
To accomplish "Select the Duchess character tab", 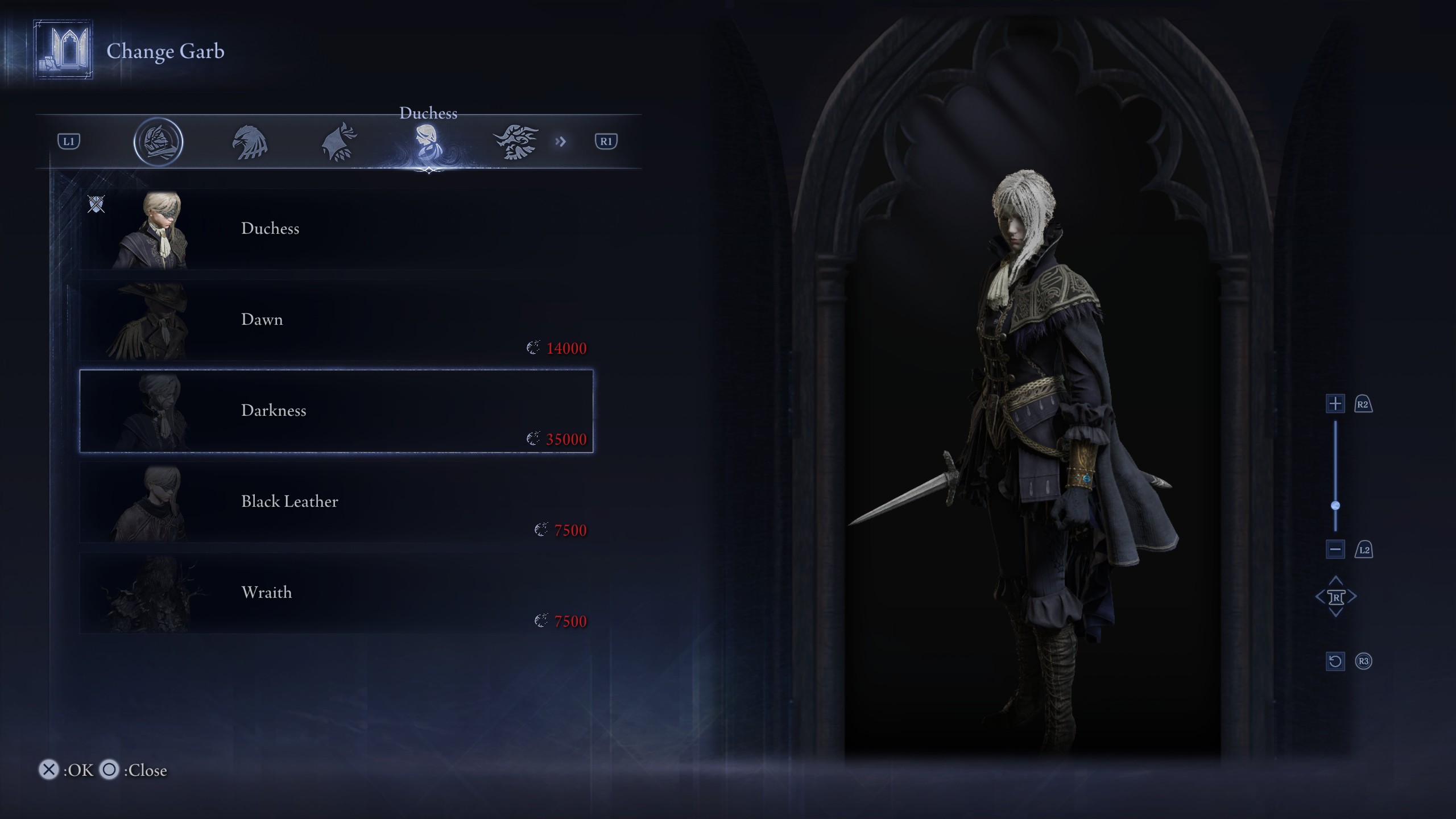I will tap(428, 142).
